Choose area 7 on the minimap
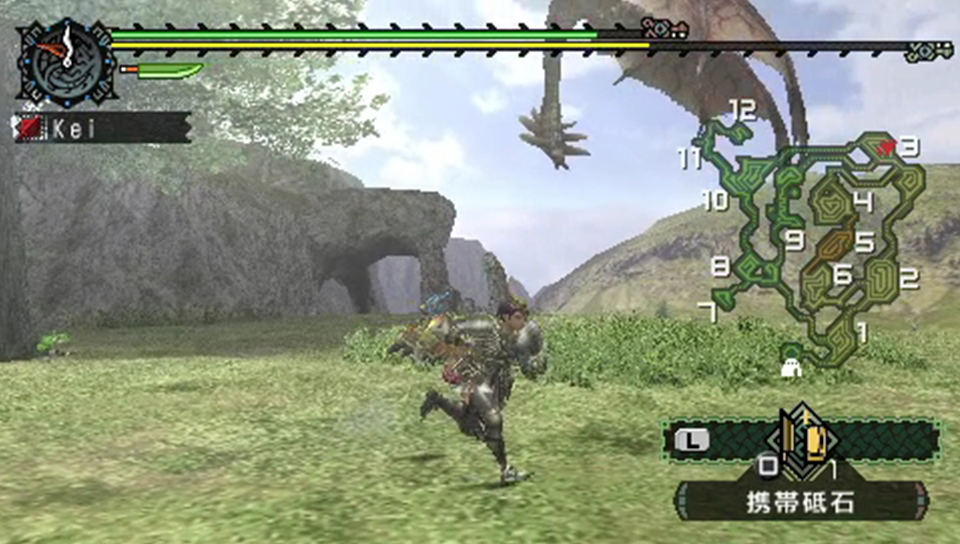960x544 pixels. (x=707, y=312)
